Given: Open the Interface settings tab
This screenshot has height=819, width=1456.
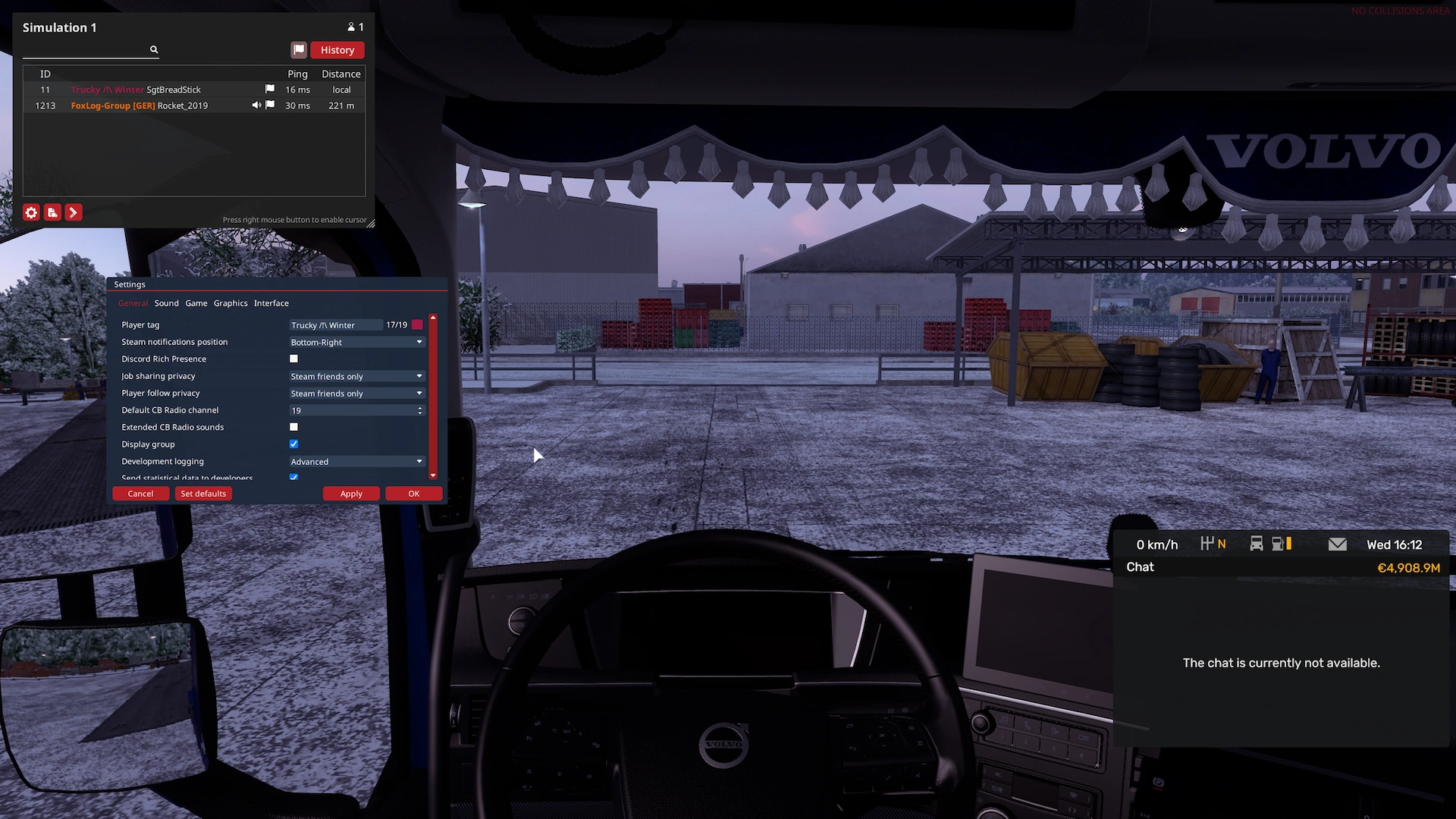Looking at the screenshot, I should click(271, 303).
